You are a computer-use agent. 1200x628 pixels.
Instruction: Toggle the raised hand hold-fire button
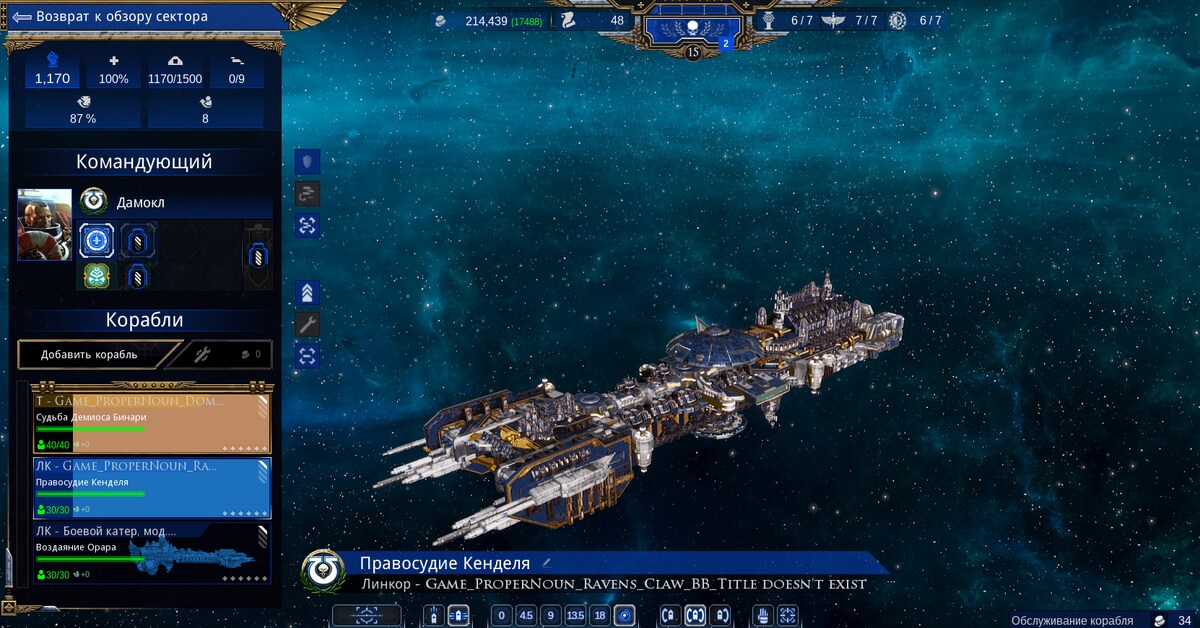[762, 615]
